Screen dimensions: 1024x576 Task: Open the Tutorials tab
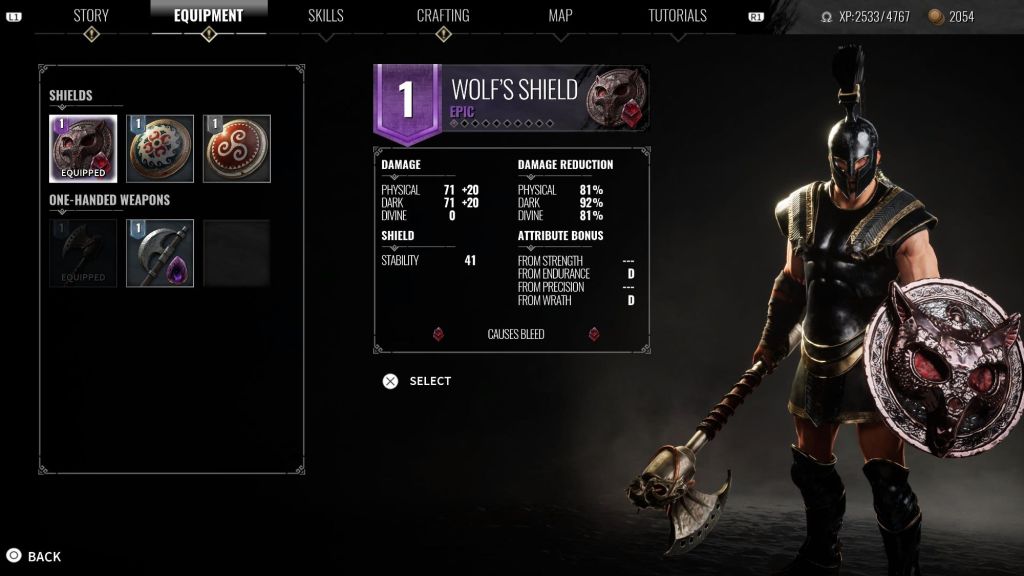[677, 16]
